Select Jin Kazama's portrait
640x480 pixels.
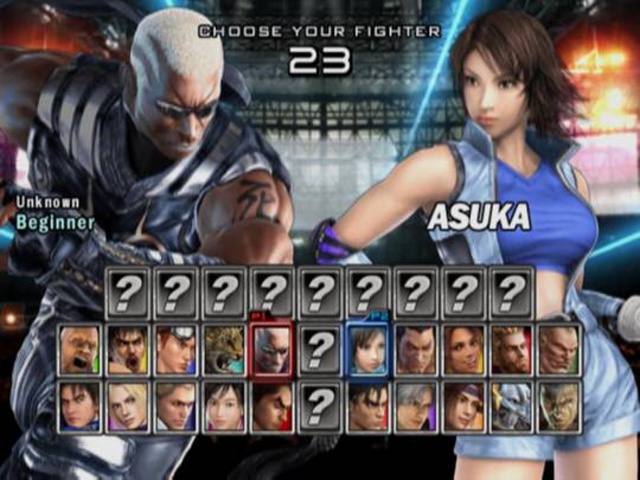367,407
